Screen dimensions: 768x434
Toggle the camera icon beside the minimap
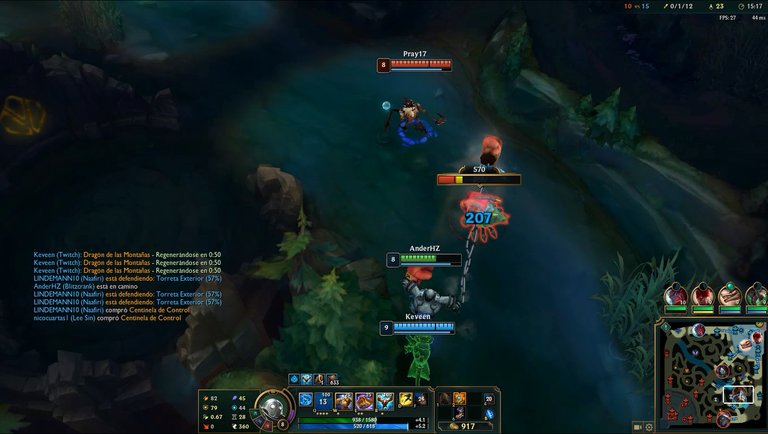coord(637,427)
